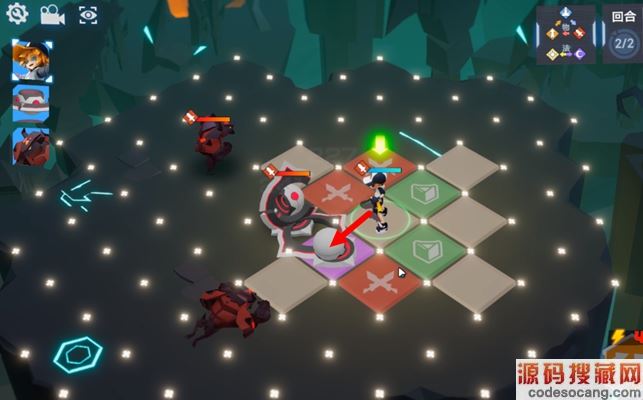The width and height of the screenshot is (643, 400).
Task: Open the gear settings menu
Action: 17,15
